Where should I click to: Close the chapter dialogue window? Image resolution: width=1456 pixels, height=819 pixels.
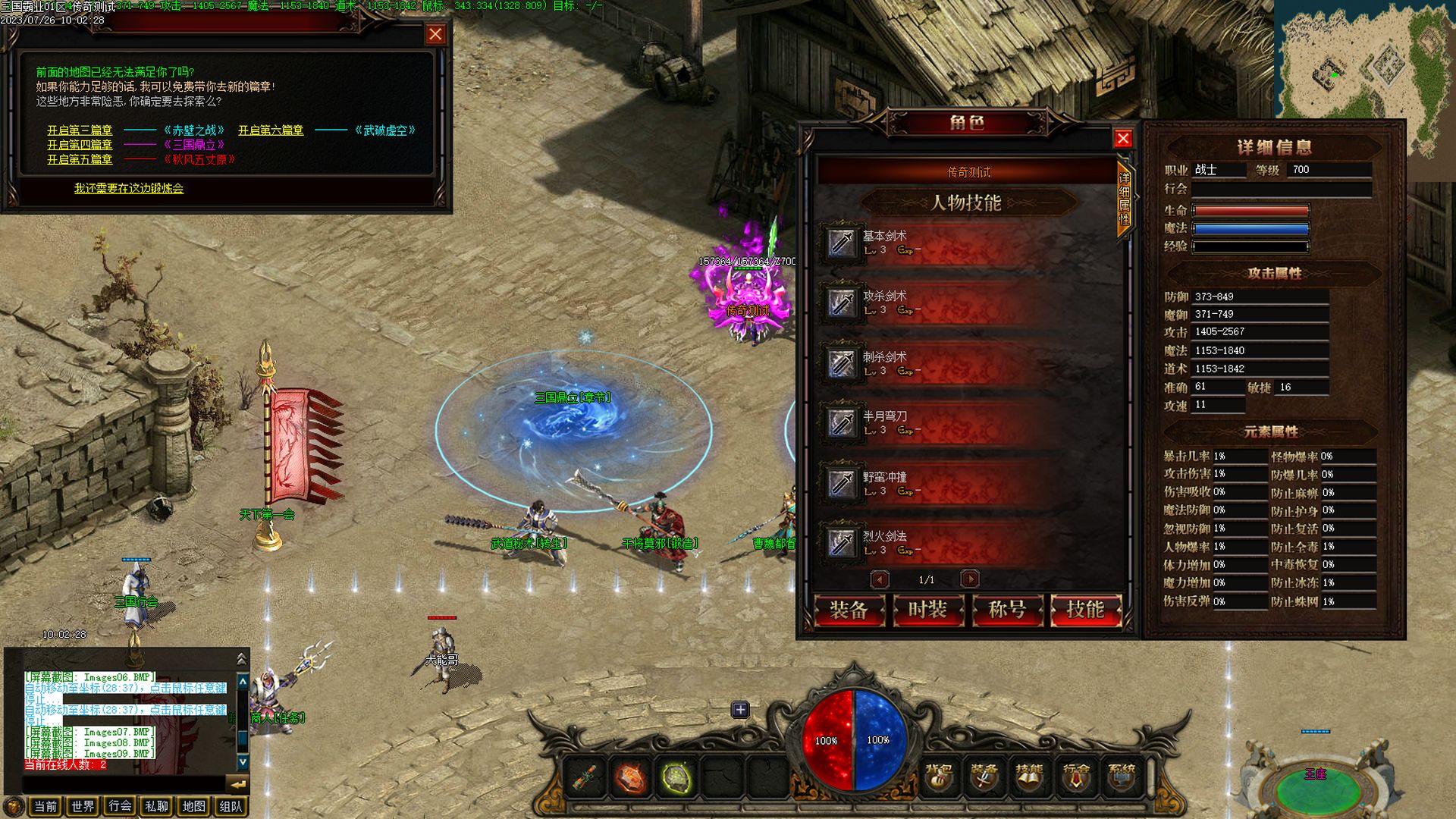coord(435,34)
